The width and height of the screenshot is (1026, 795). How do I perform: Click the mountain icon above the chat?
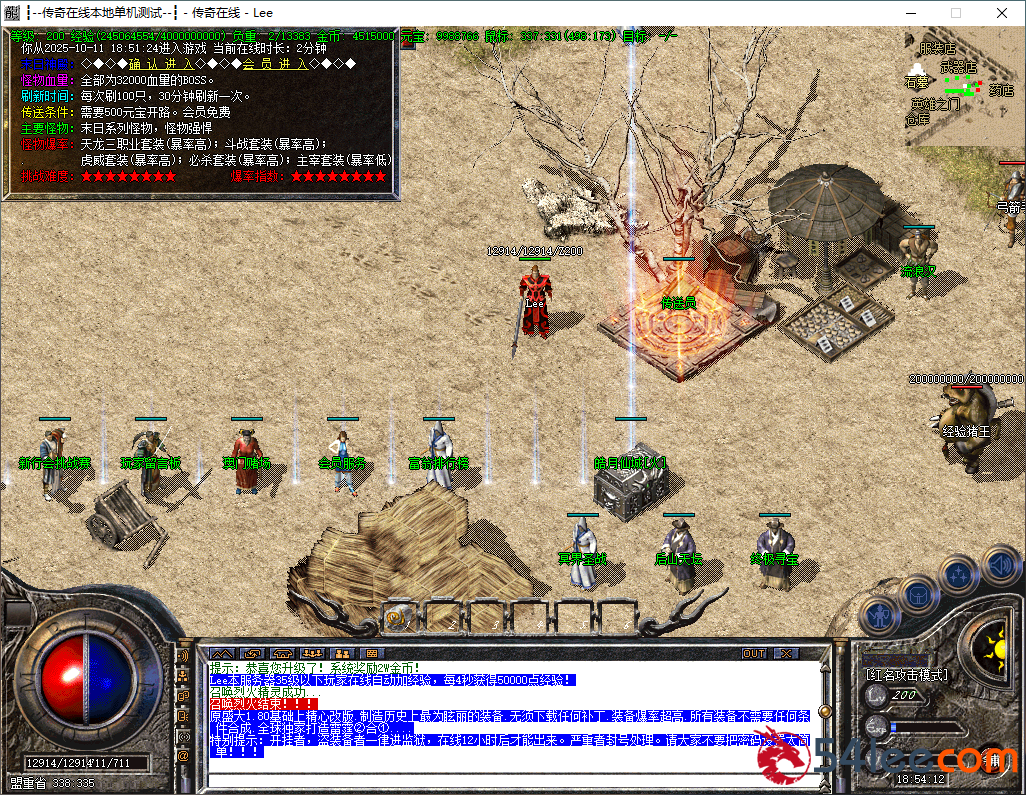coord(221,653)
